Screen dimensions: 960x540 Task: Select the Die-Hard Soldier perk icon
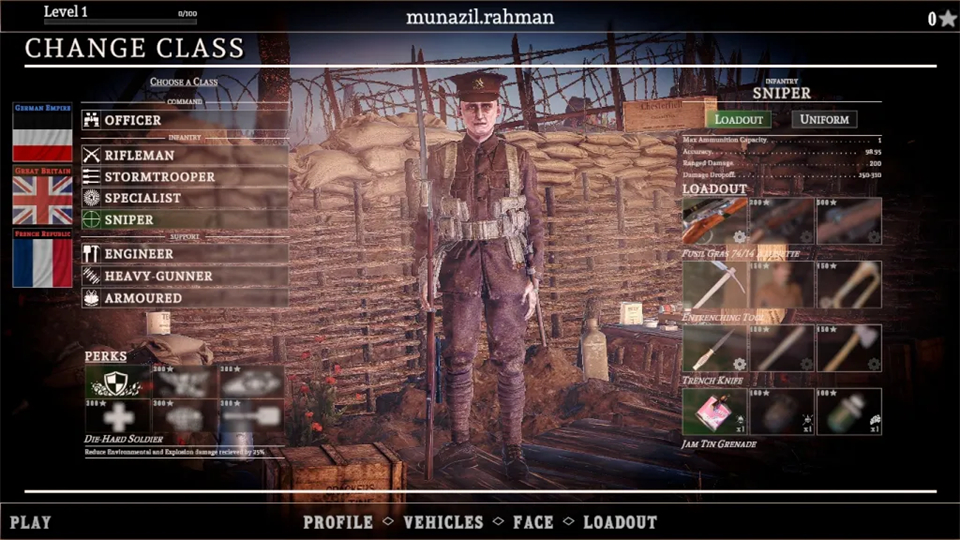117,381
